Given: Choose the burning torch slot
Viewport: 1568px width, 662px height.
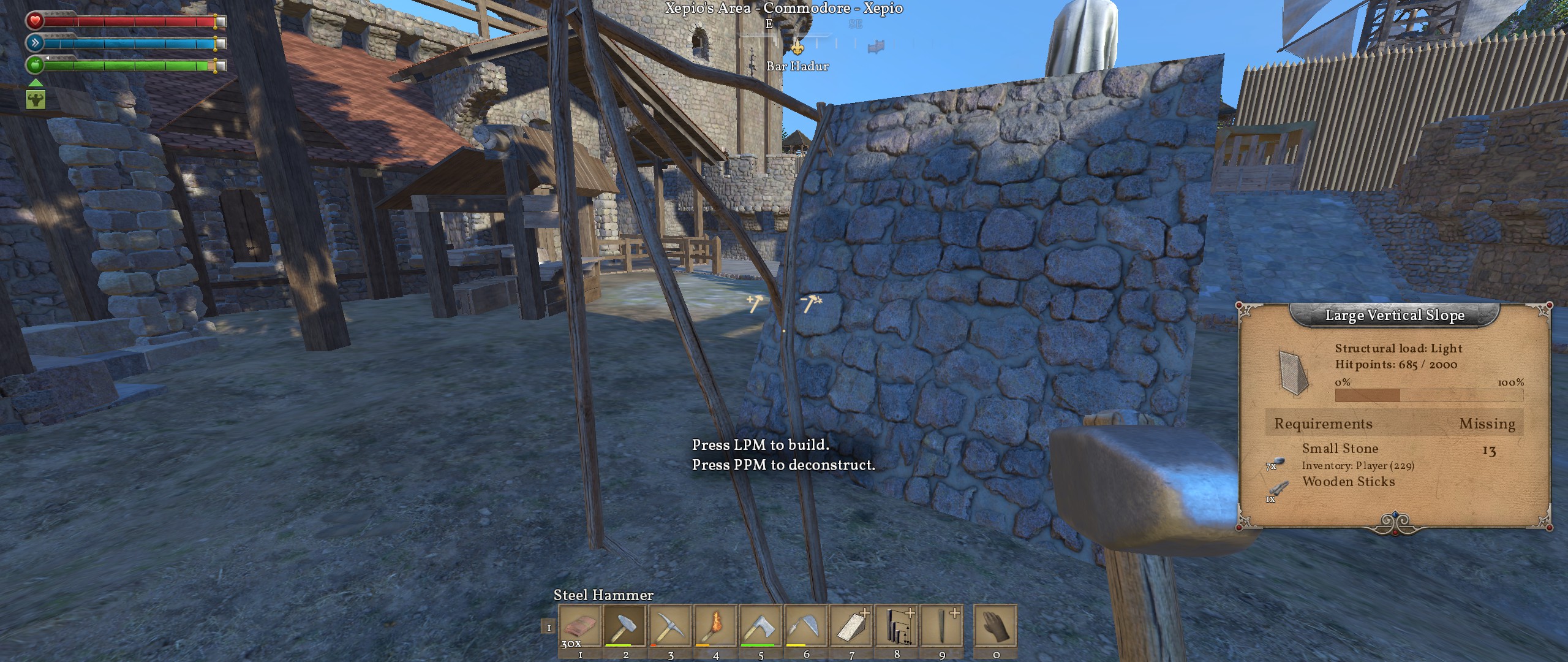Looking at the screenshot, I should 715,626.
